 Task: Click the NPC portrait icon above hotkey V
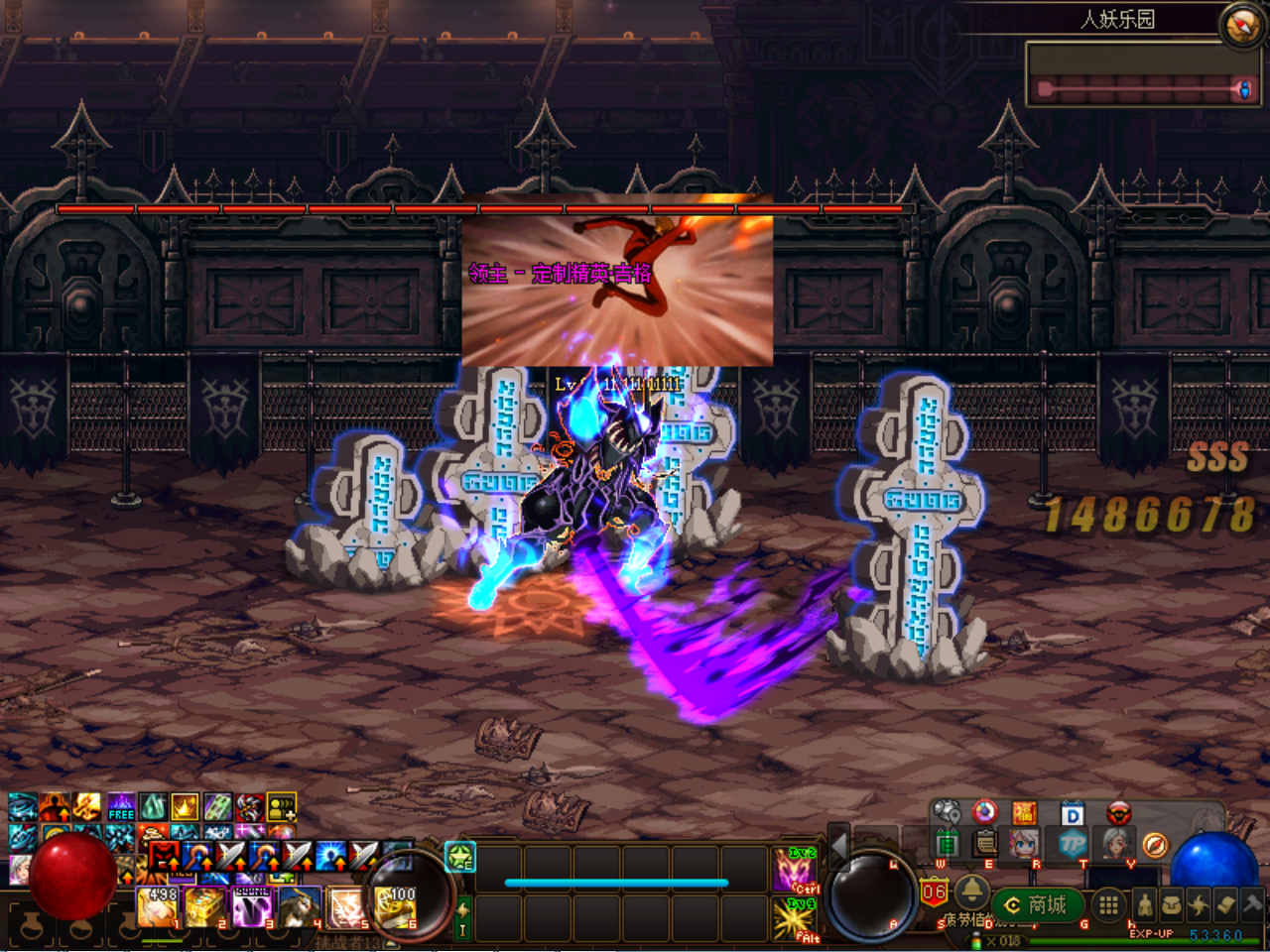coord(1118,845)
